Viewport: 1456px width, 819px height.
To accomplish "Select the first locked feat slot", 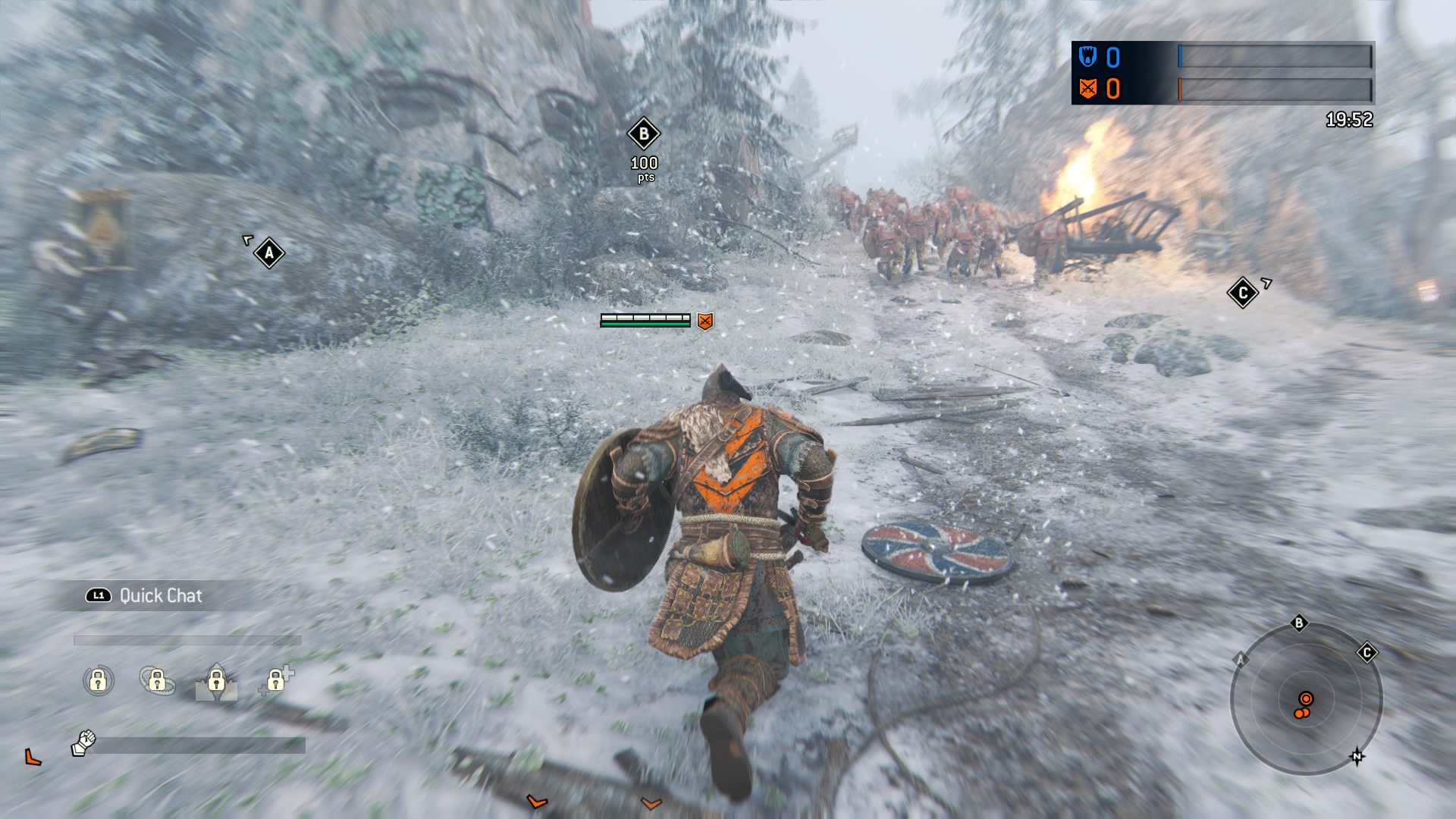I will pyautogui.click(x=98, y=682).
